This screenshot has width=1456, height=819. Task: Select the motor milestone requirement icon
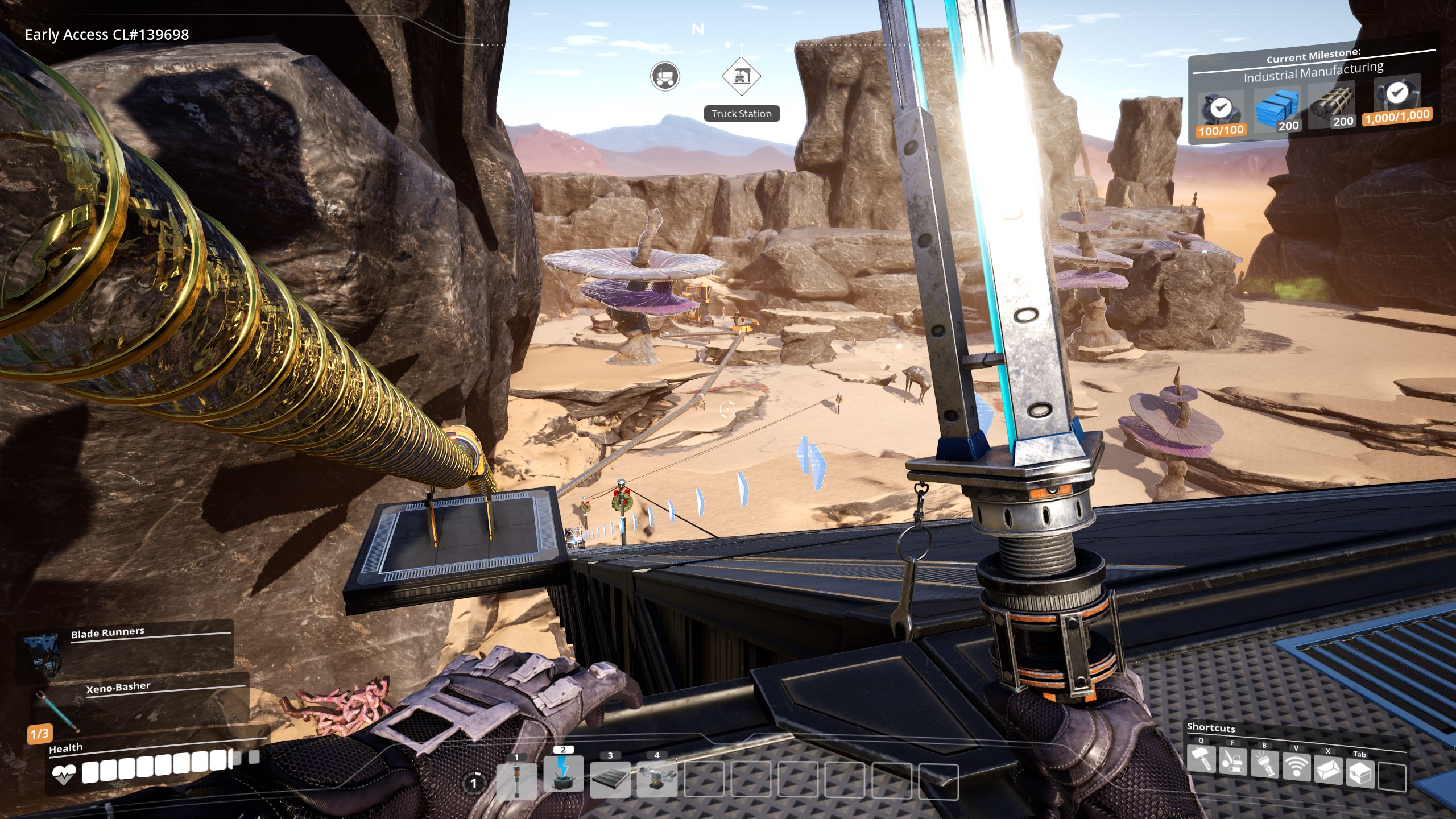pos(1219,112)
